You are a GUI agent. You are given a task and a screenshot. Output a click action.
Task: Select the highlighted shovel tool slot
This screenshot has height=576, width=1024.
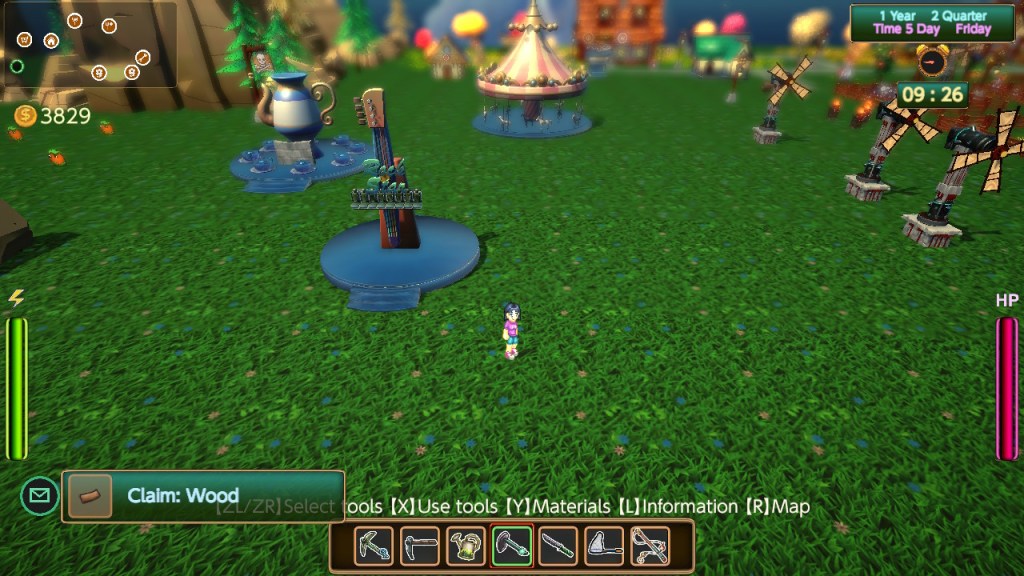click(511, 546)
